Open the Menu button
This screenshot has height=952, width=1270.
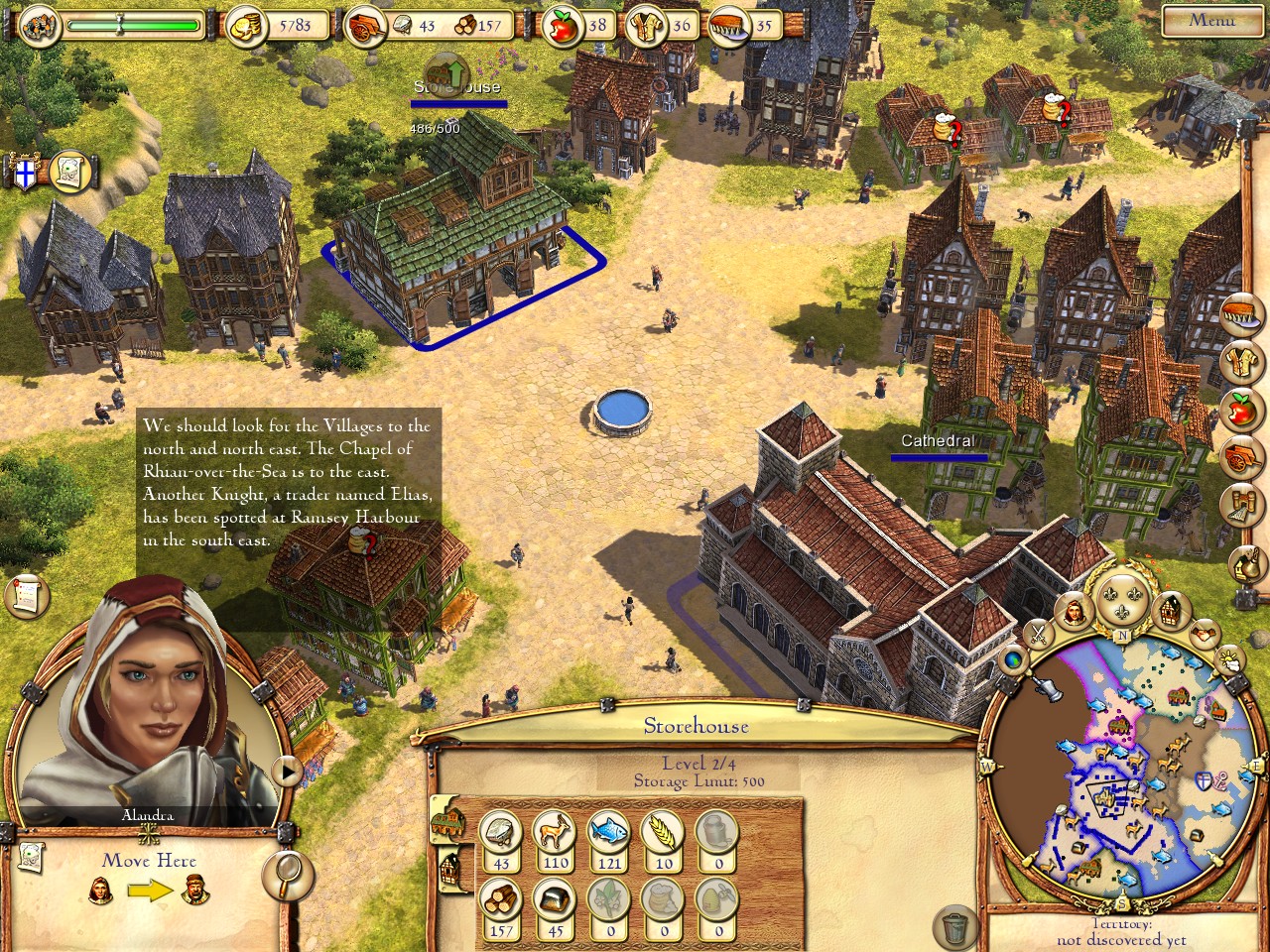(1211, 19)
